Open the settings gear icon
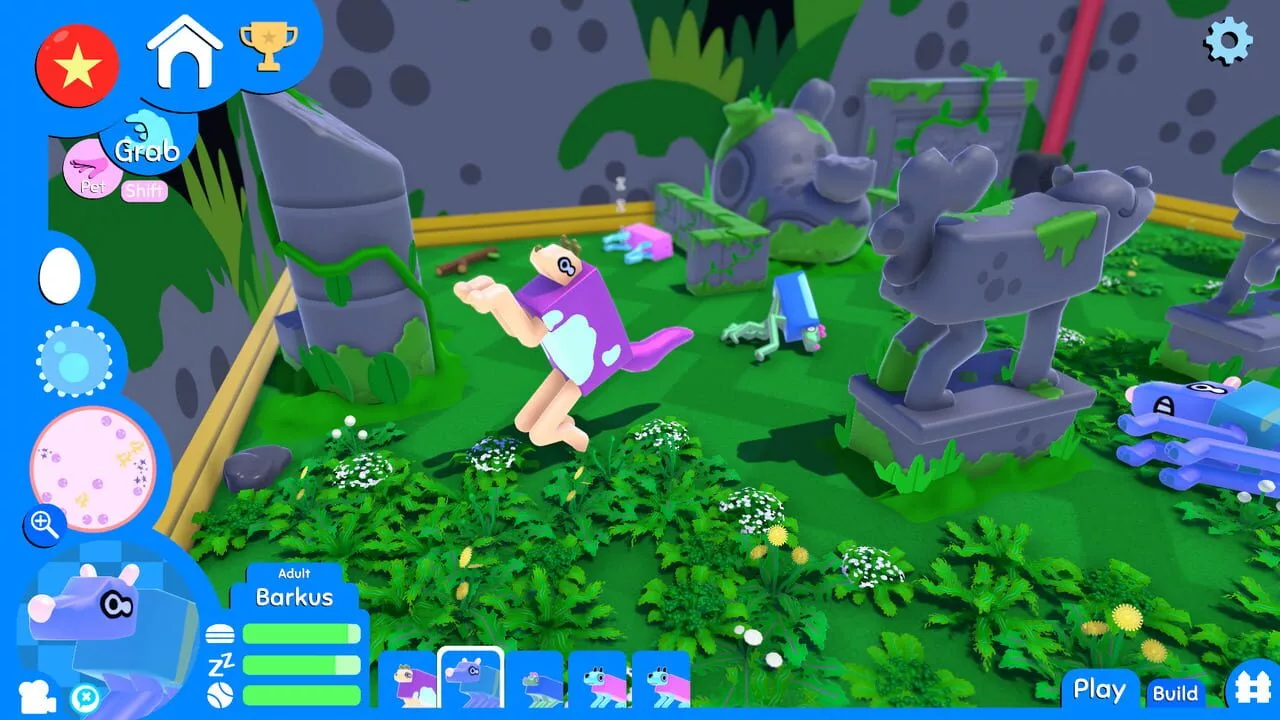Viewport: 1280px width, 720px height. [x=1229, y=42]
